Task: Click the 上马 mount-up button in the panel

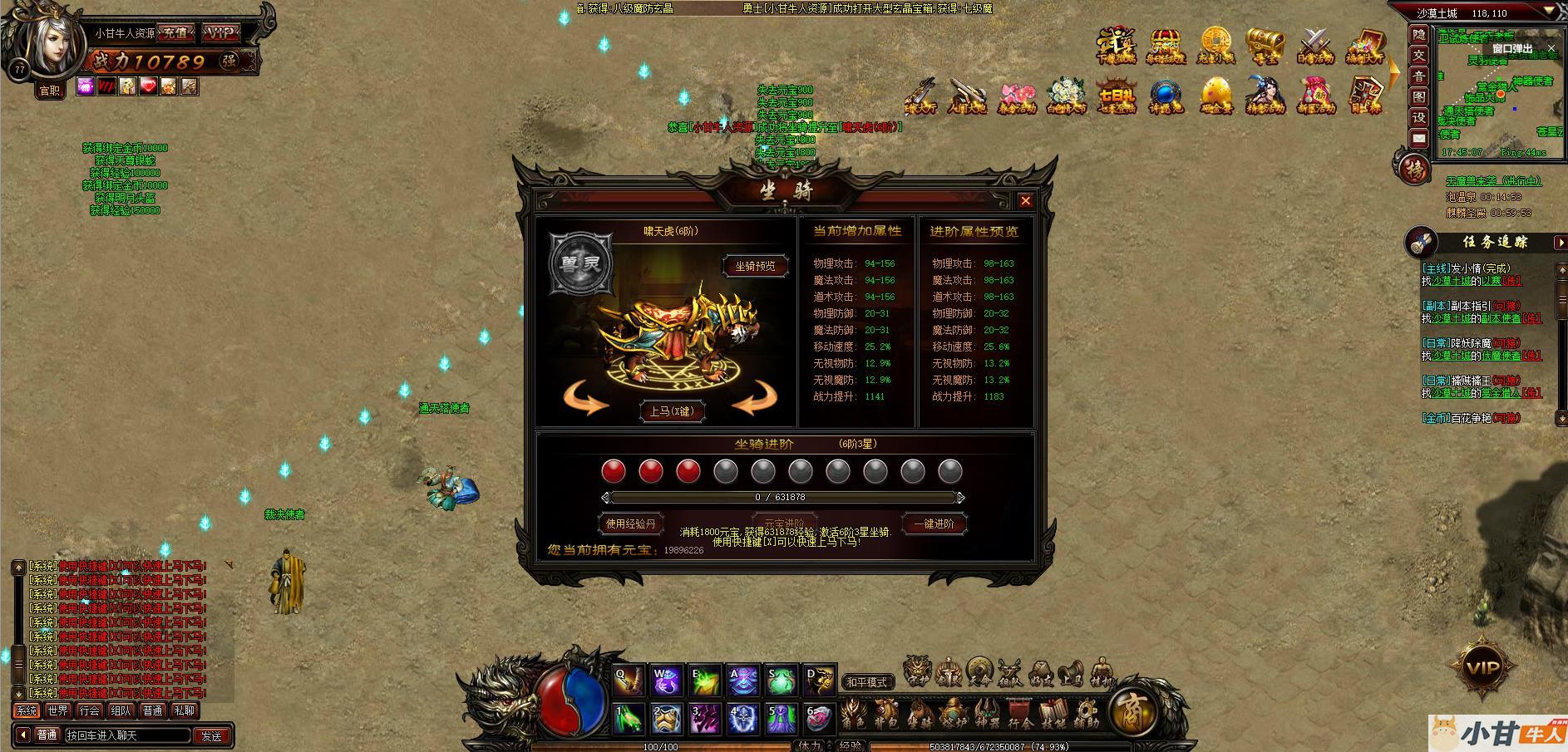Action: click(671, 411)
